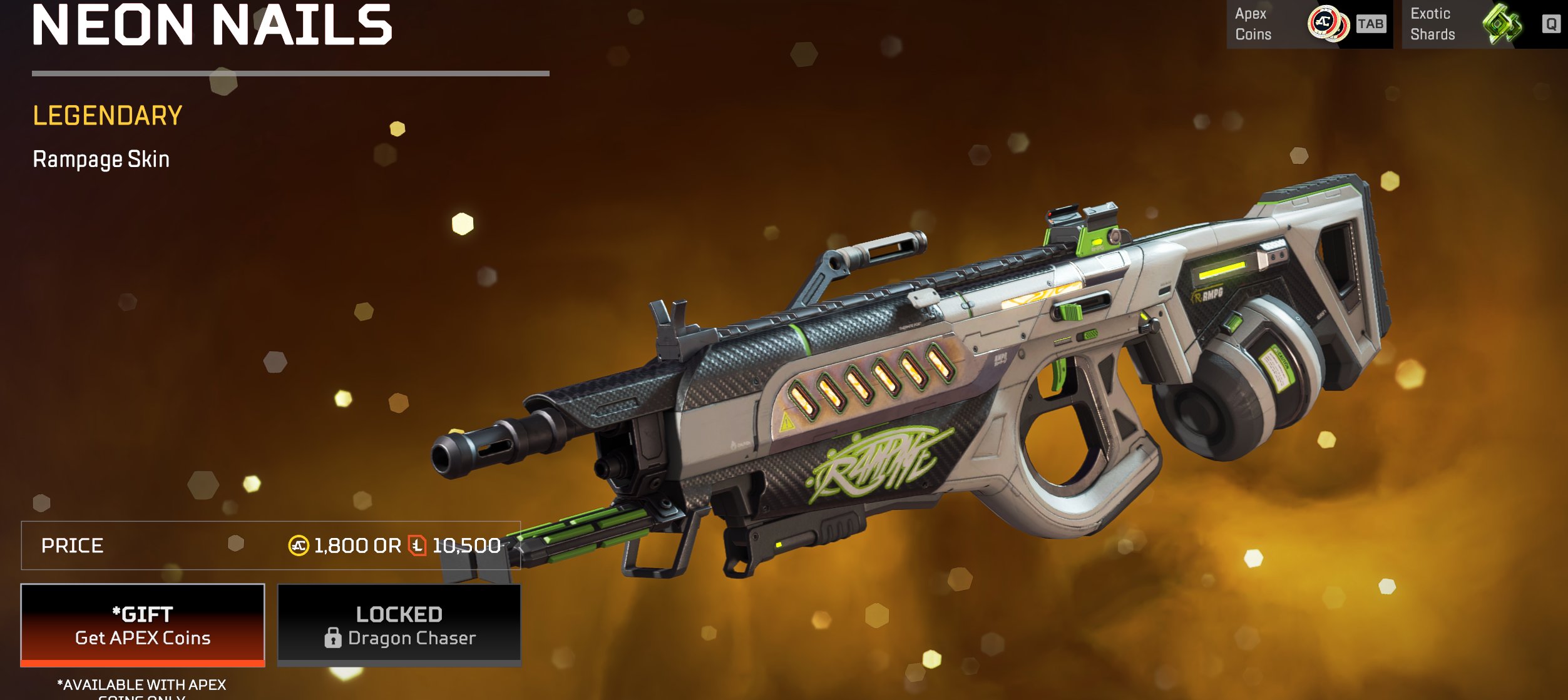Select the locked Dragon Chaser button
The height and width of the screenshot is (700, 1568).
pos(399,625)
